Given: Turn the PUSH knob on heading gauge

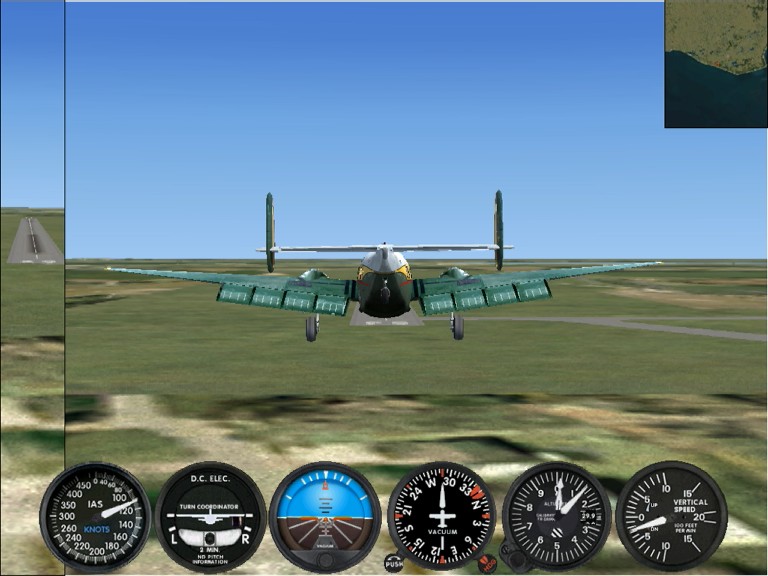Looking at the screenshot, I should [394, 563].
